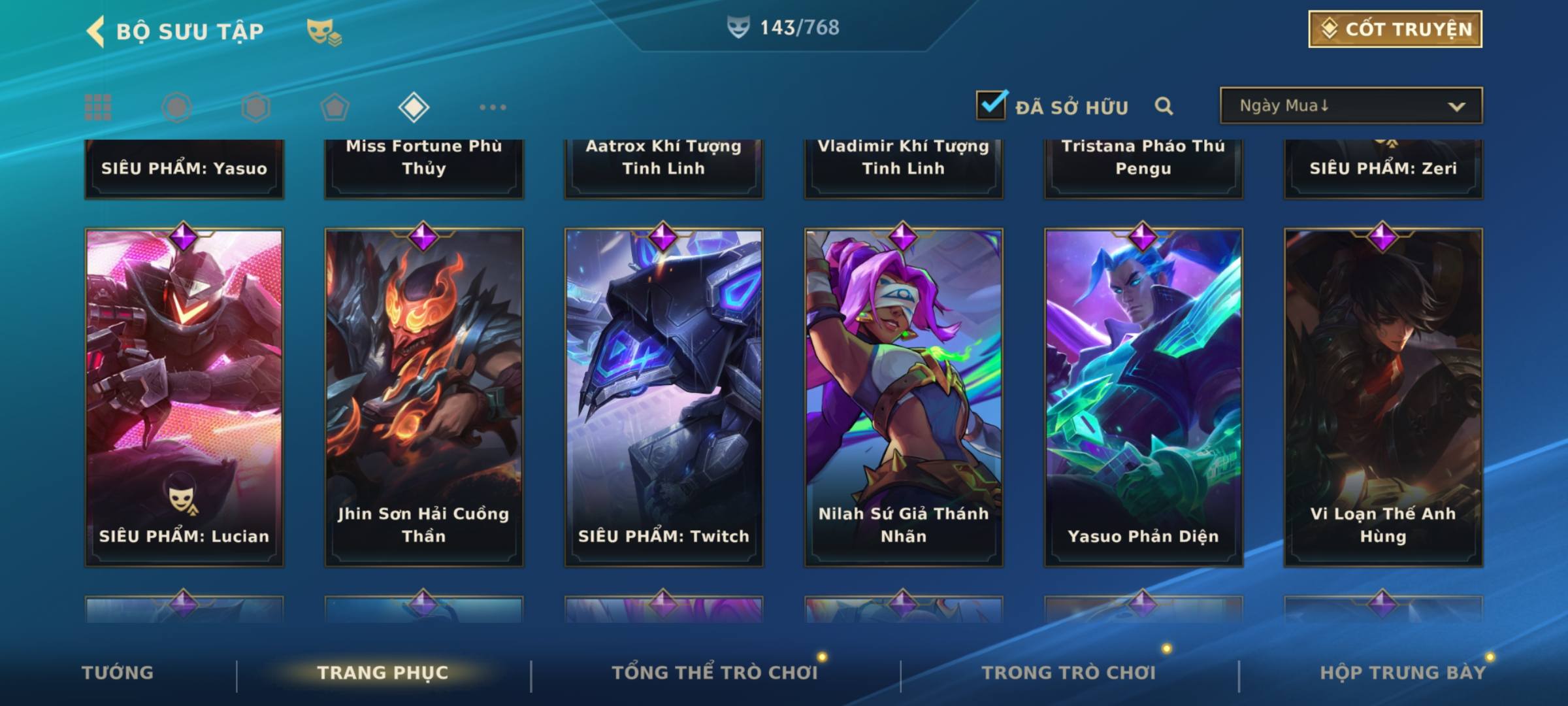1568x706 pixels.
Task: Open the skin search magnifier
Action: click(x=1164, y=106)
